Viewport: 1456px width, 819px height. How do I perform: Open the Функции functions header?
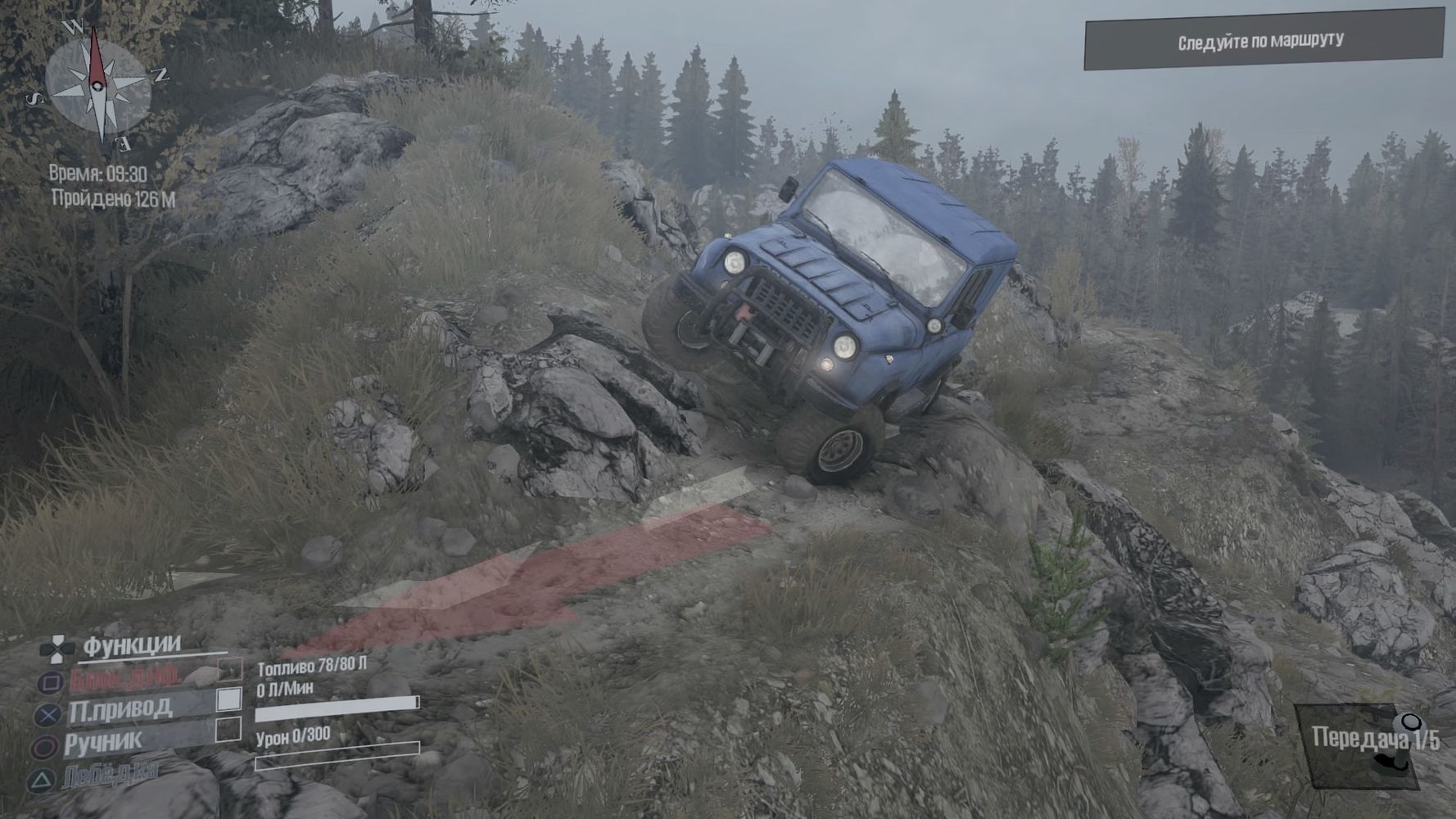[131, 645]
